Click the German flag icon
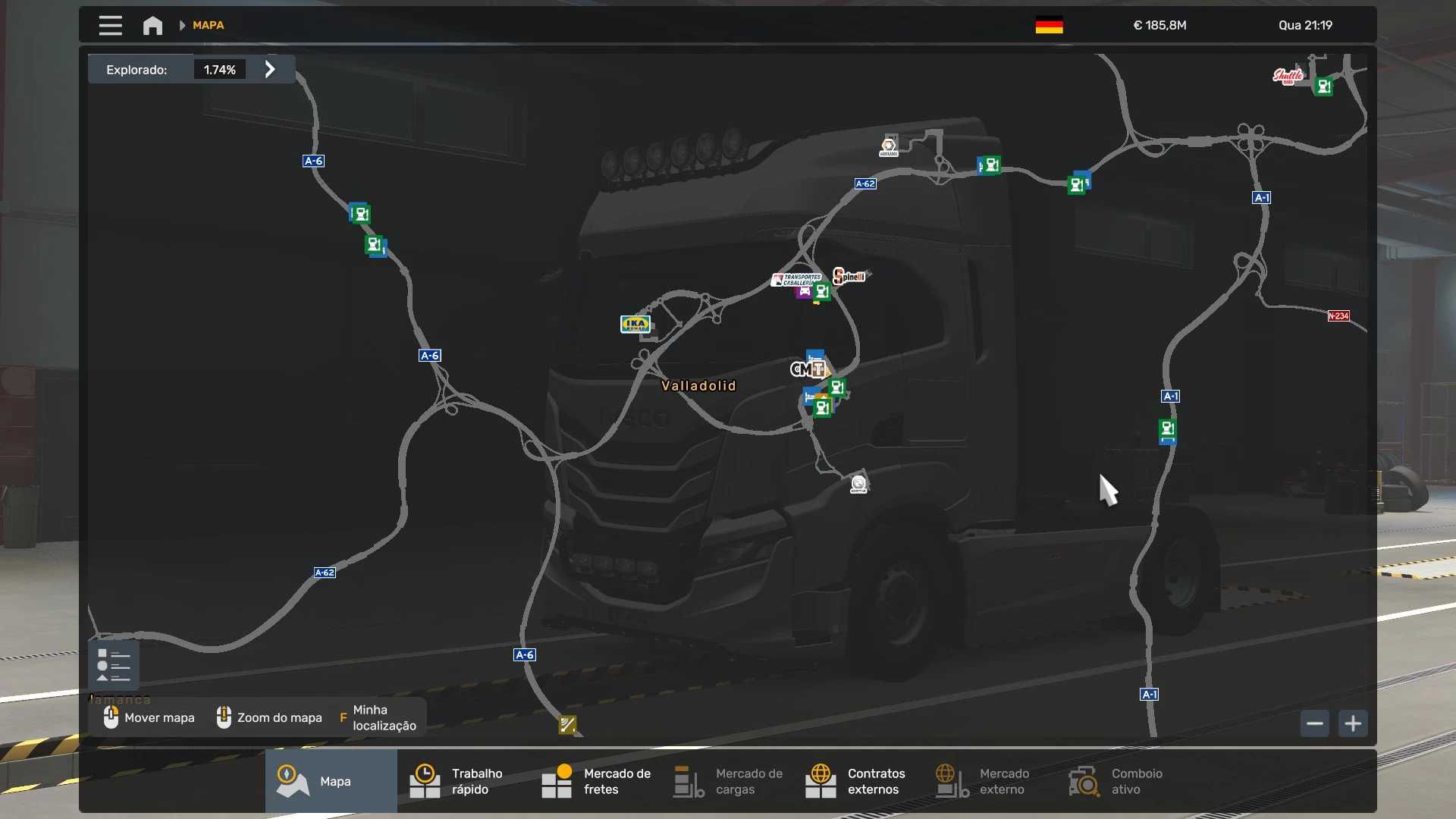This screenshot has width=1456, height=819. pos(1049,26)
